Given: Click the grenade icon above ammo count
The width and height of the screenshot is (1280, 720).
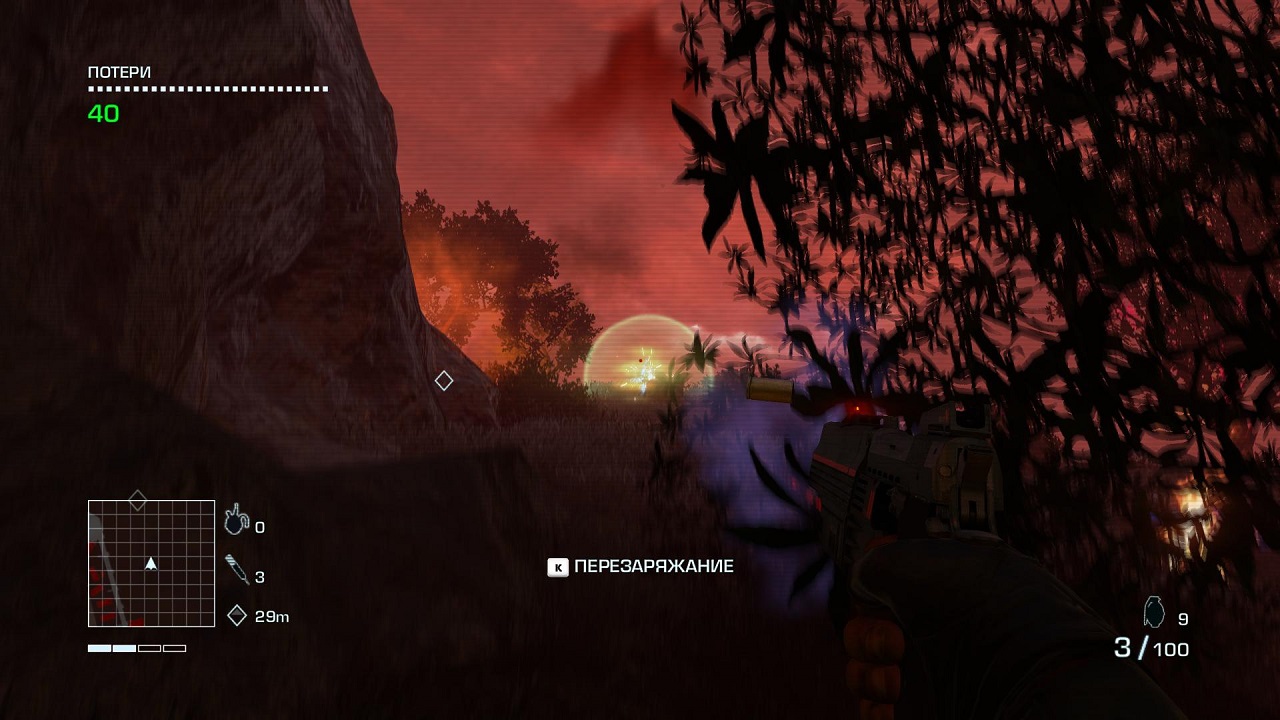Looking at the screenshot, I should [1154, 612].
